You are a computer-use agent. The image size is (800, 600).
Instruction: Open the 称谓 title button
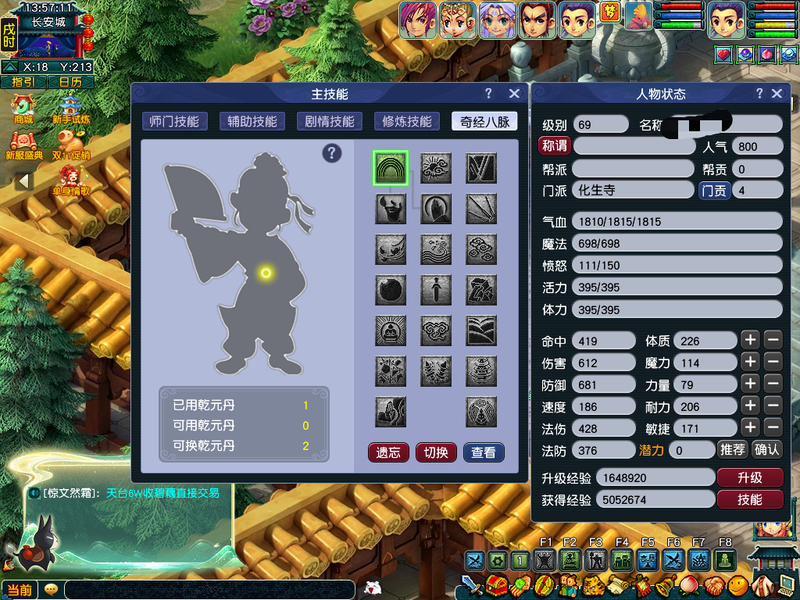554,146
